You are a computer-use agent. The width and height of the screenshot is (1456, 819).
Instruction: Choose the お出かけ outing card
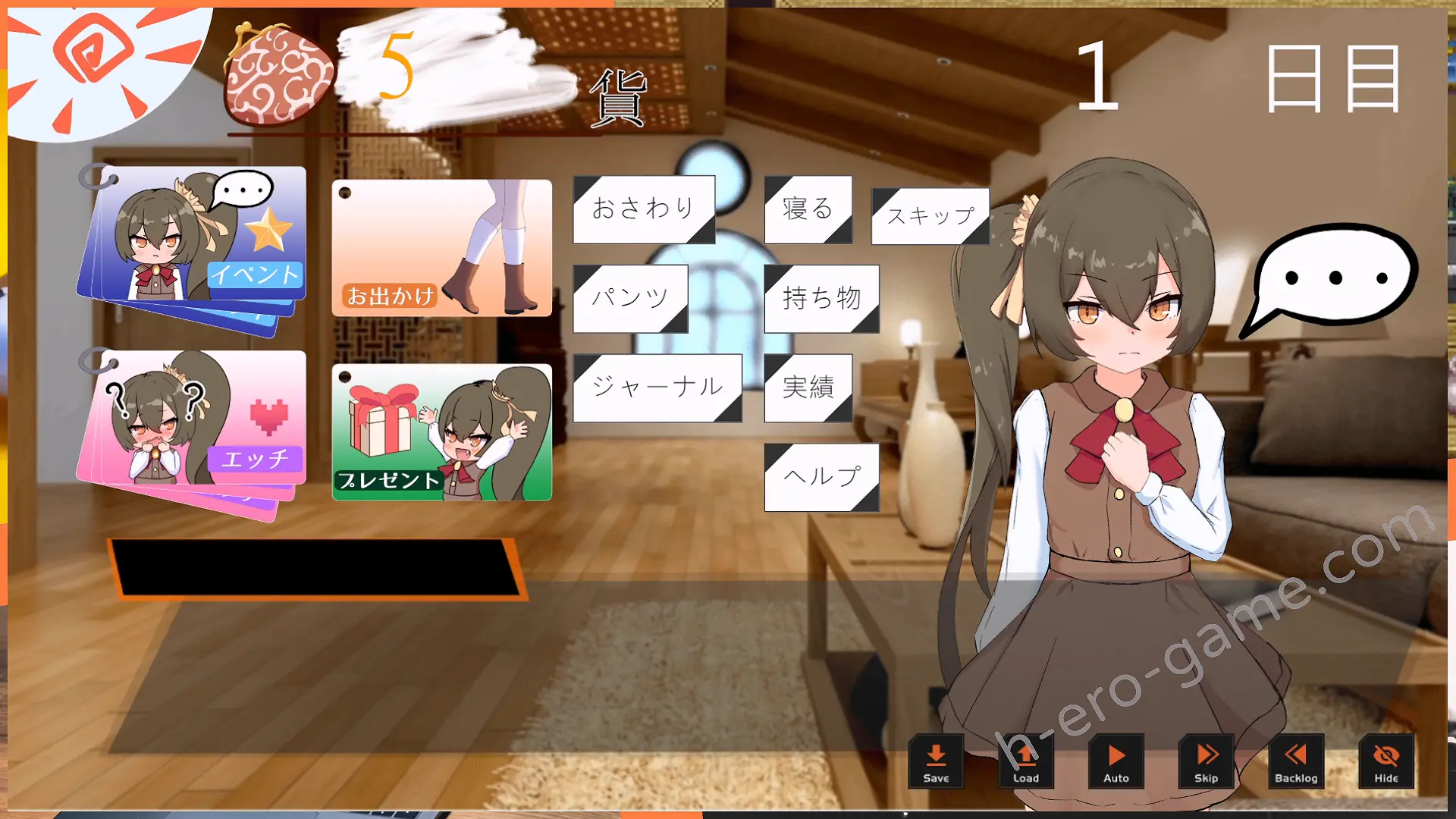tap(441, 248)
